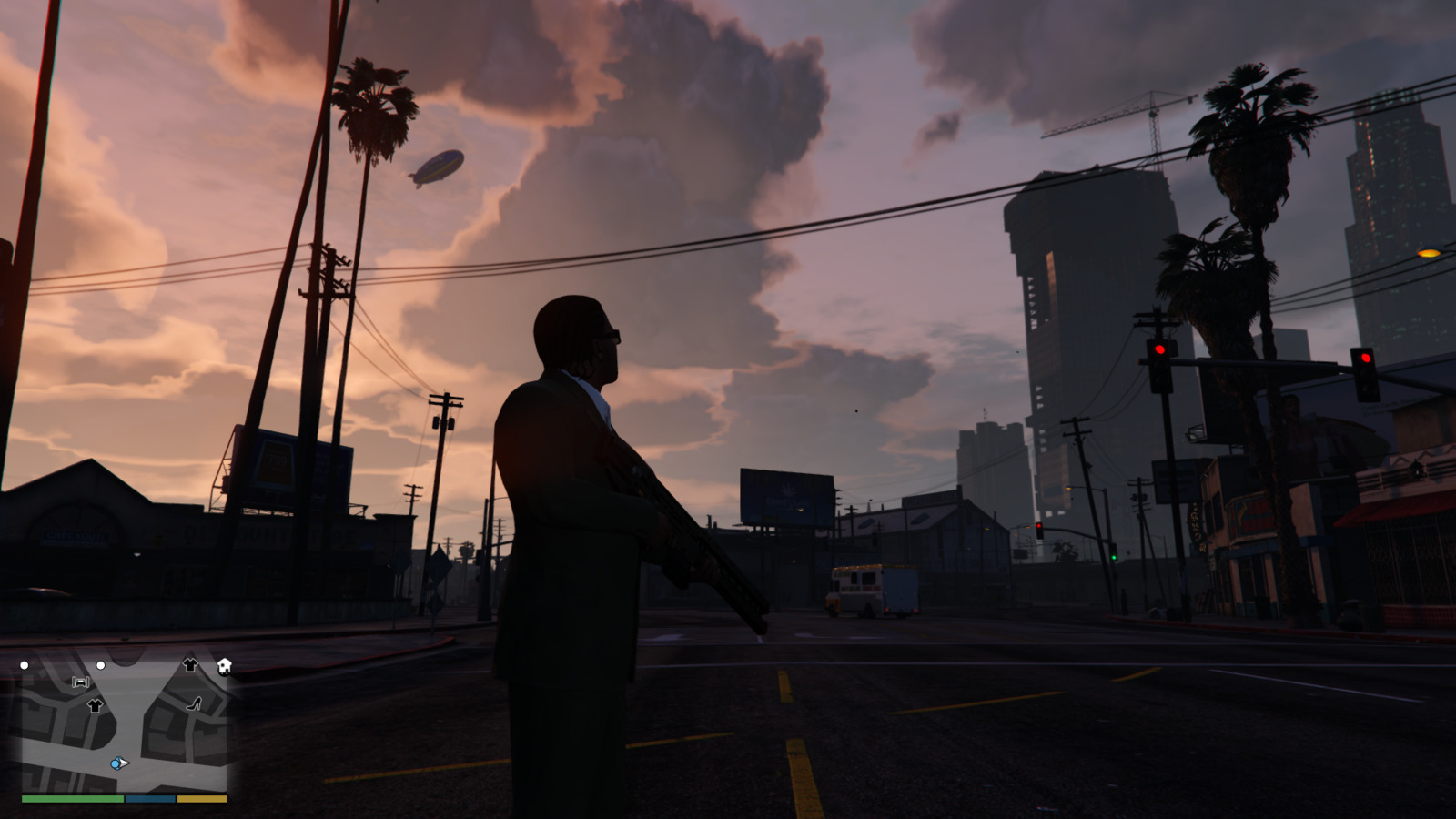Click the player arrow on the minimap
This screenshot has width=1456, height=819.
pyautogui.click(x=119, y=763)
